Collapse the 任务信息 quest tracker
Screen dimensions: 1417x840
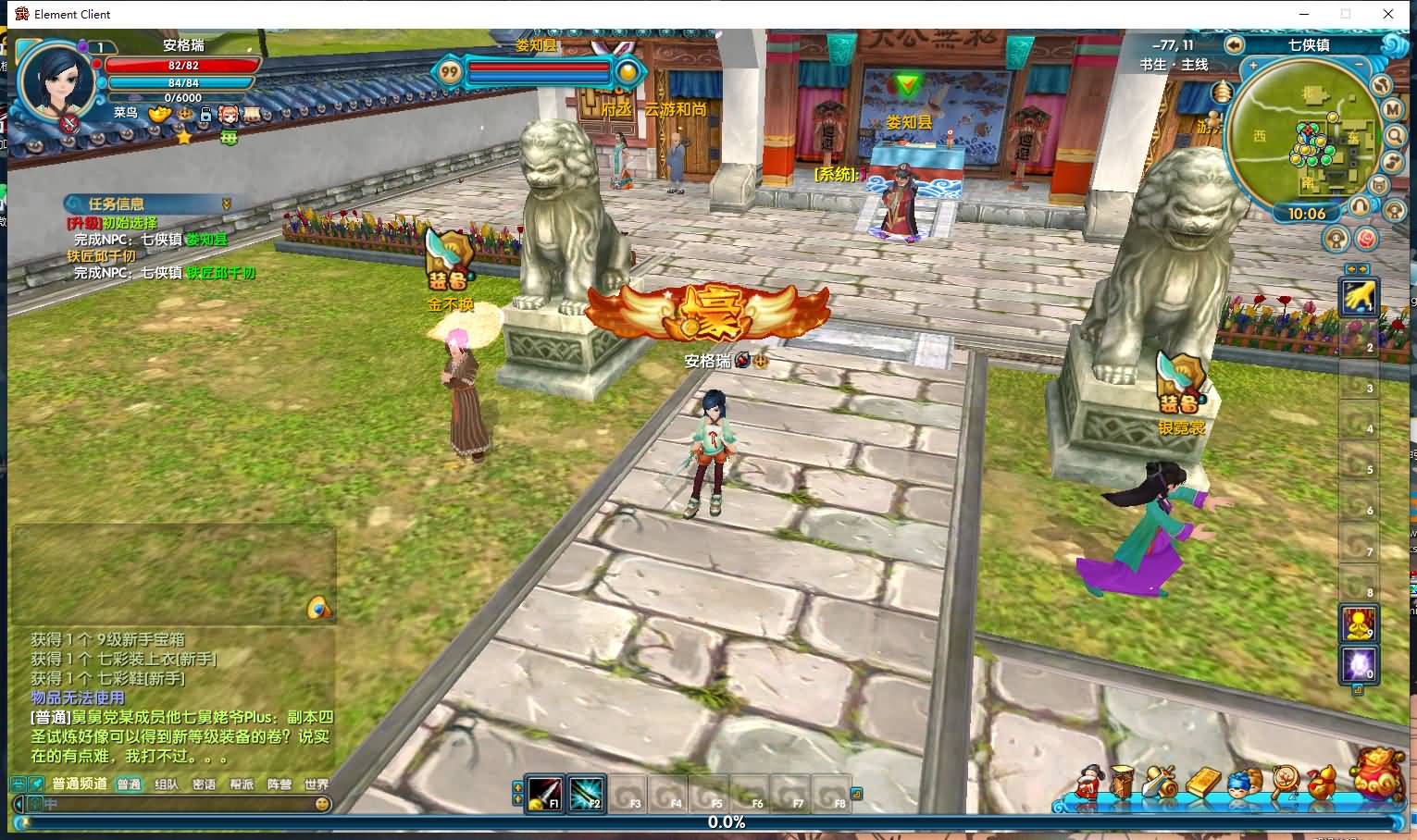pos(226,204)
